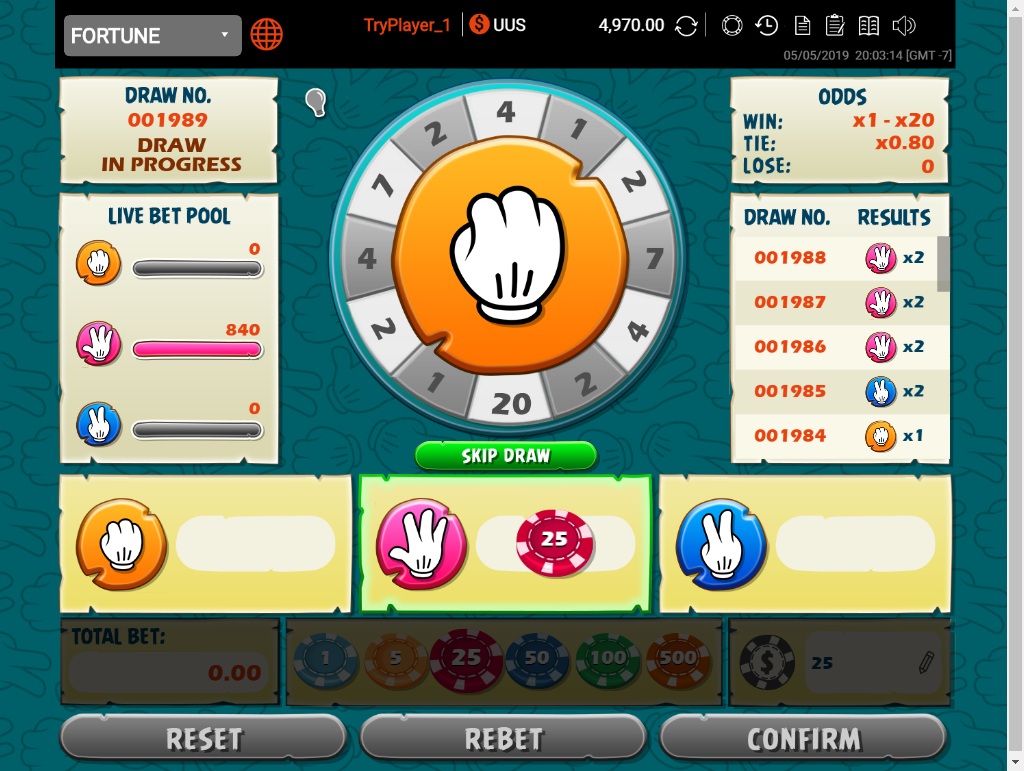Refresh the balance with the circular arrows icon
This screenshot has width=1024, height=771.
[686, 26]
